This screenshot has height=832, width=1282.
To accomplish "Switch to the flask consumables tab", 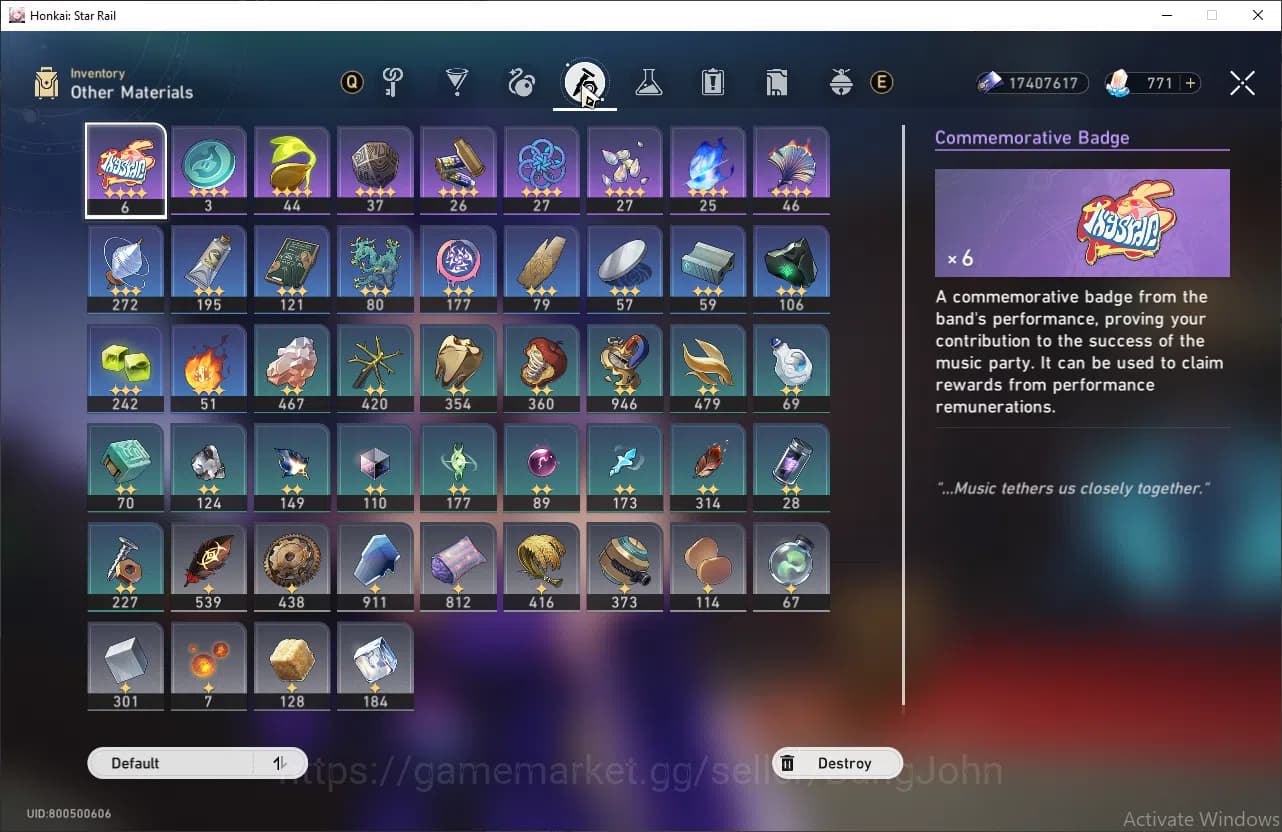I will point(648,83).
